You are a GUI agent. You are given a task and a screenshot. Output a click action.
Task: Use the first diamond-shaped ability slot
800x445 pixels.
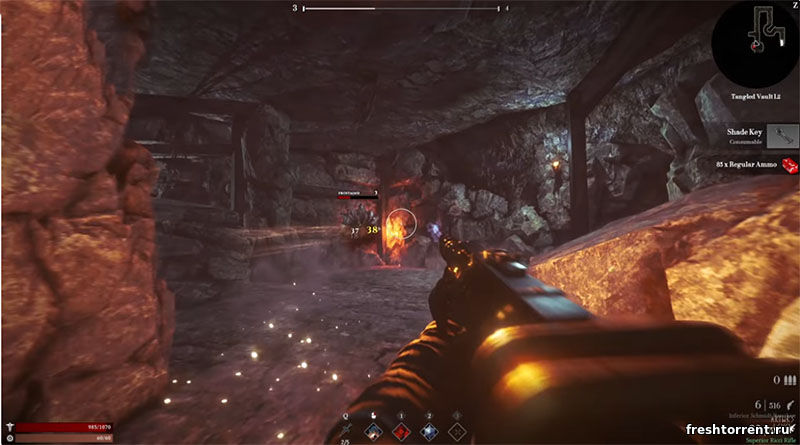[373, 431]
